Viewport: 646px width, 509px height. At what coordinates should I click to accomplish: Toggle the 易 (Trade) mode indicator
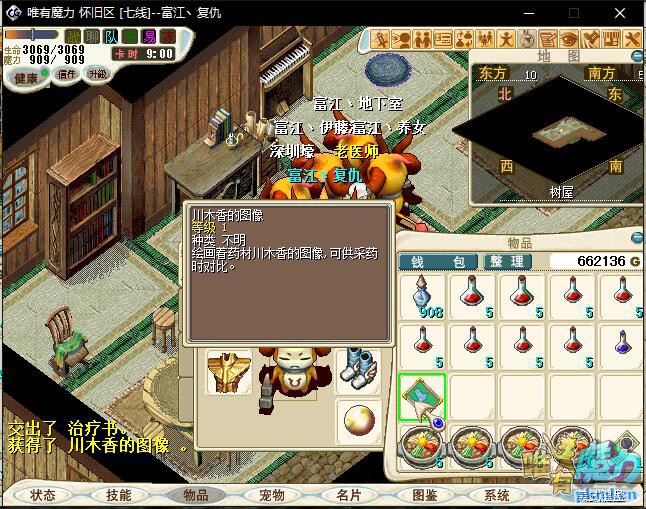(150, 37)
